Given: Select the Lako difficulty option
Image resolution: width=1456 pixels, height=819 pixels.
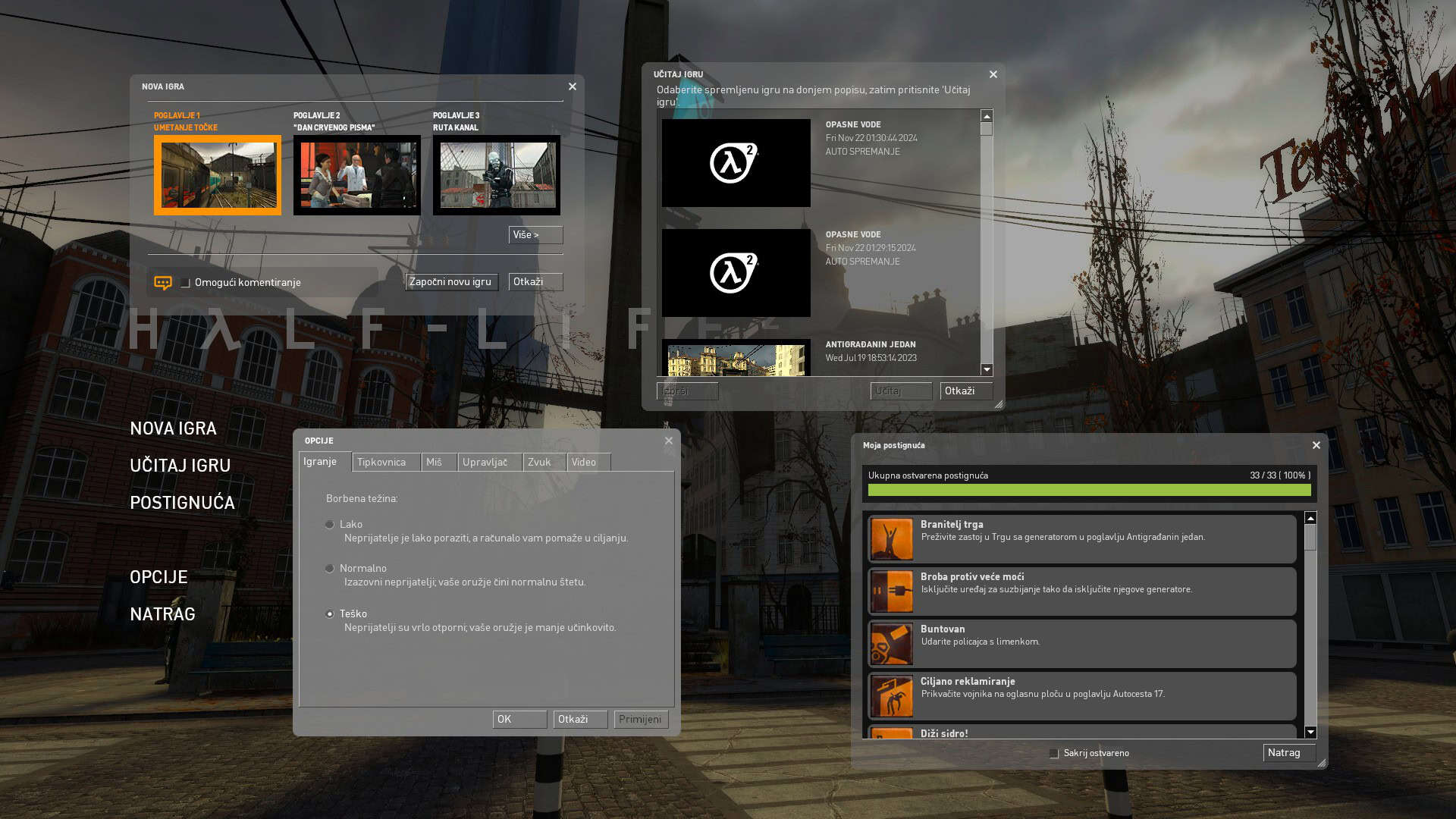Looking at the screenshot, I should click(330, 525).
